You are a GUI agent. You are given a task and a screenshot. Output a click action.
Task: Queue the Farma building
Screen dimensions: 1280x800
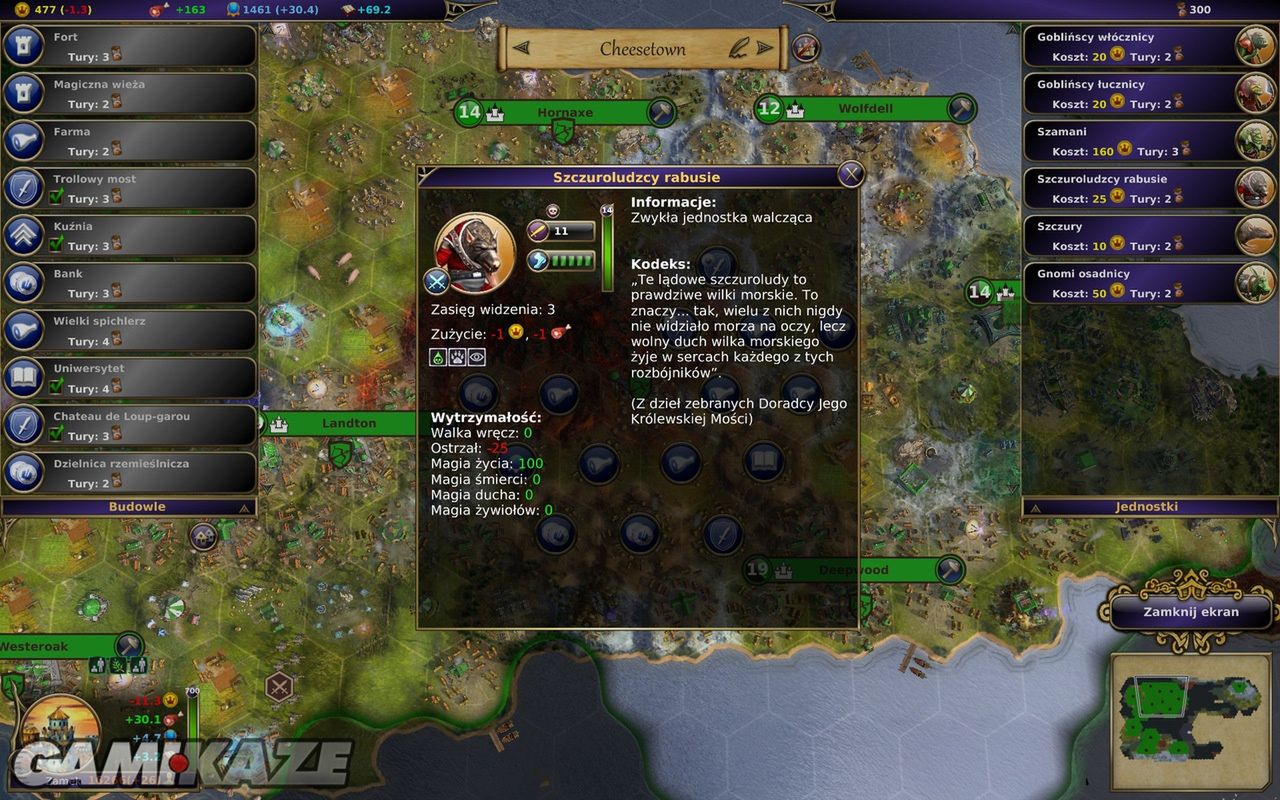(x=130, y=141)
